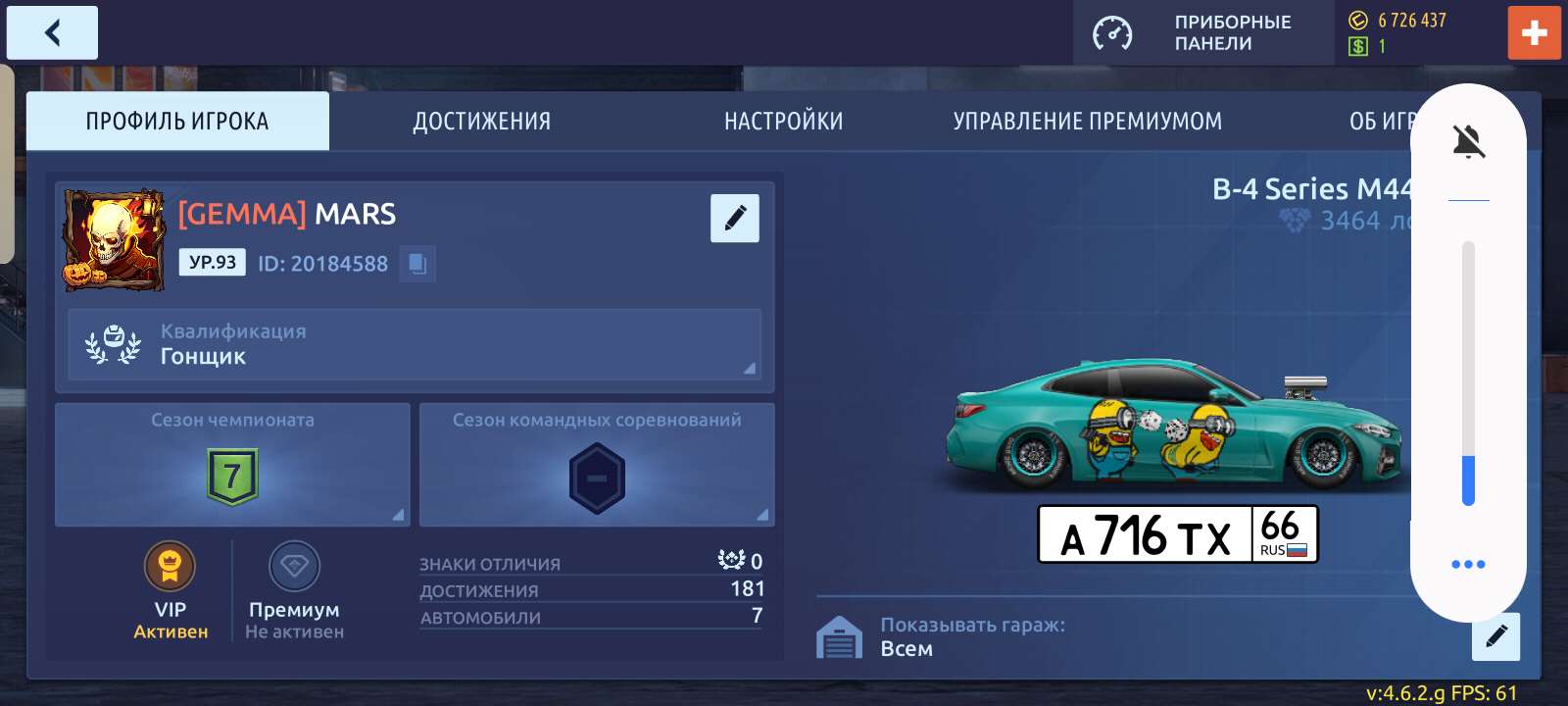This screenshot has width=1568, height=706.
Task: Click the team competitions season badge
Action: point(597,478)
